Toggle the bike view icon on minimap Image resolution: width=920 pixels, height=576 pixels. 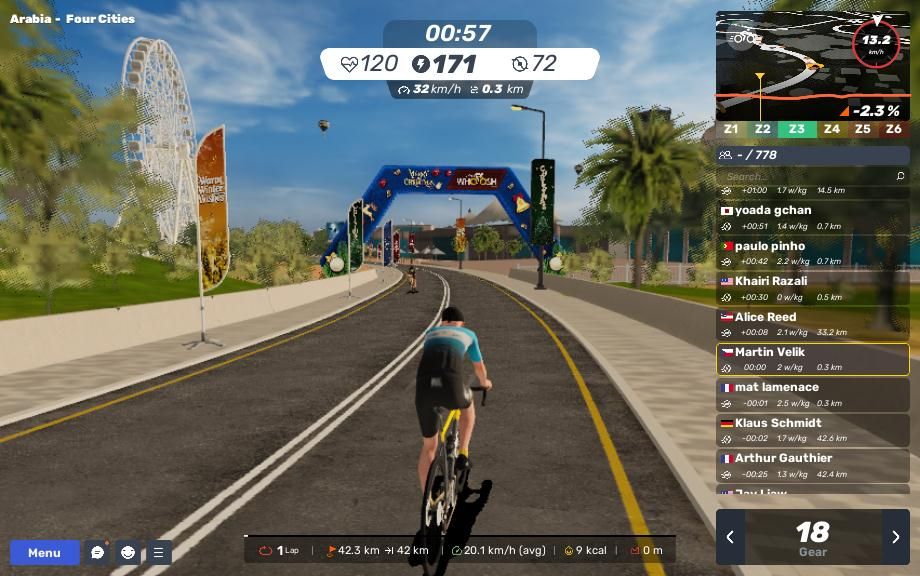(x=742, y=40)
